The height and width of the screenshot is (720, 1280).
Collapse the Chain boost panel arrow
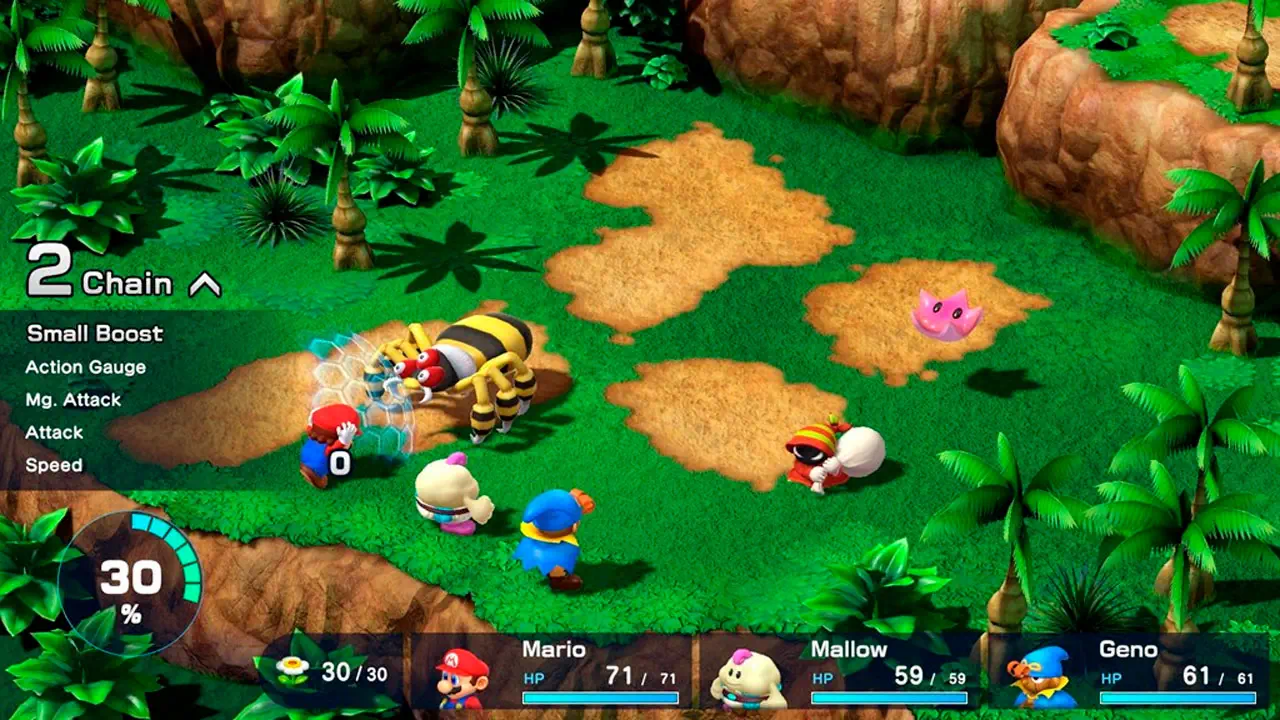coord(204,286)
